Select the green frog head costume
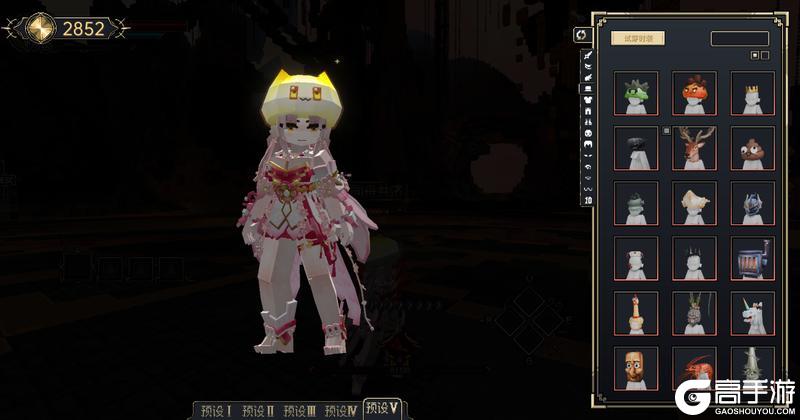This screenshot has height=420, width=800. coord(636,93)
